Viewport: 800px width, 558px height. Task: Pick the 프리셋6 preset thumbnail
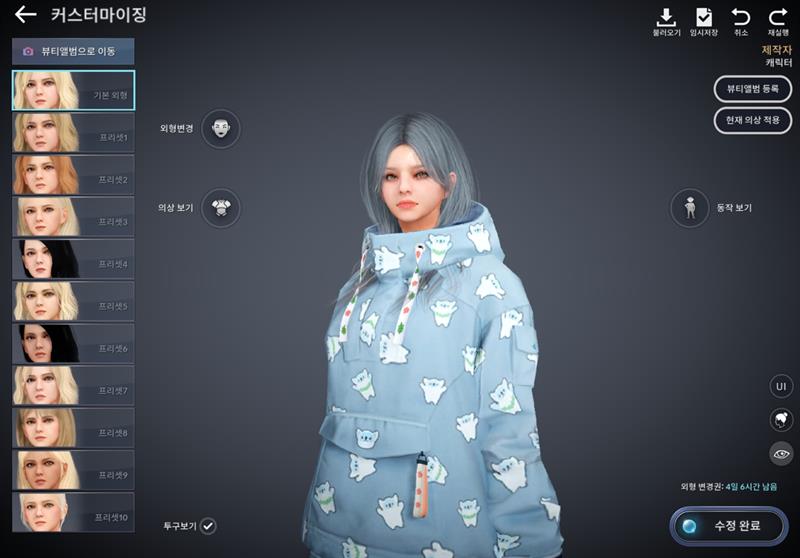(73, 343)
